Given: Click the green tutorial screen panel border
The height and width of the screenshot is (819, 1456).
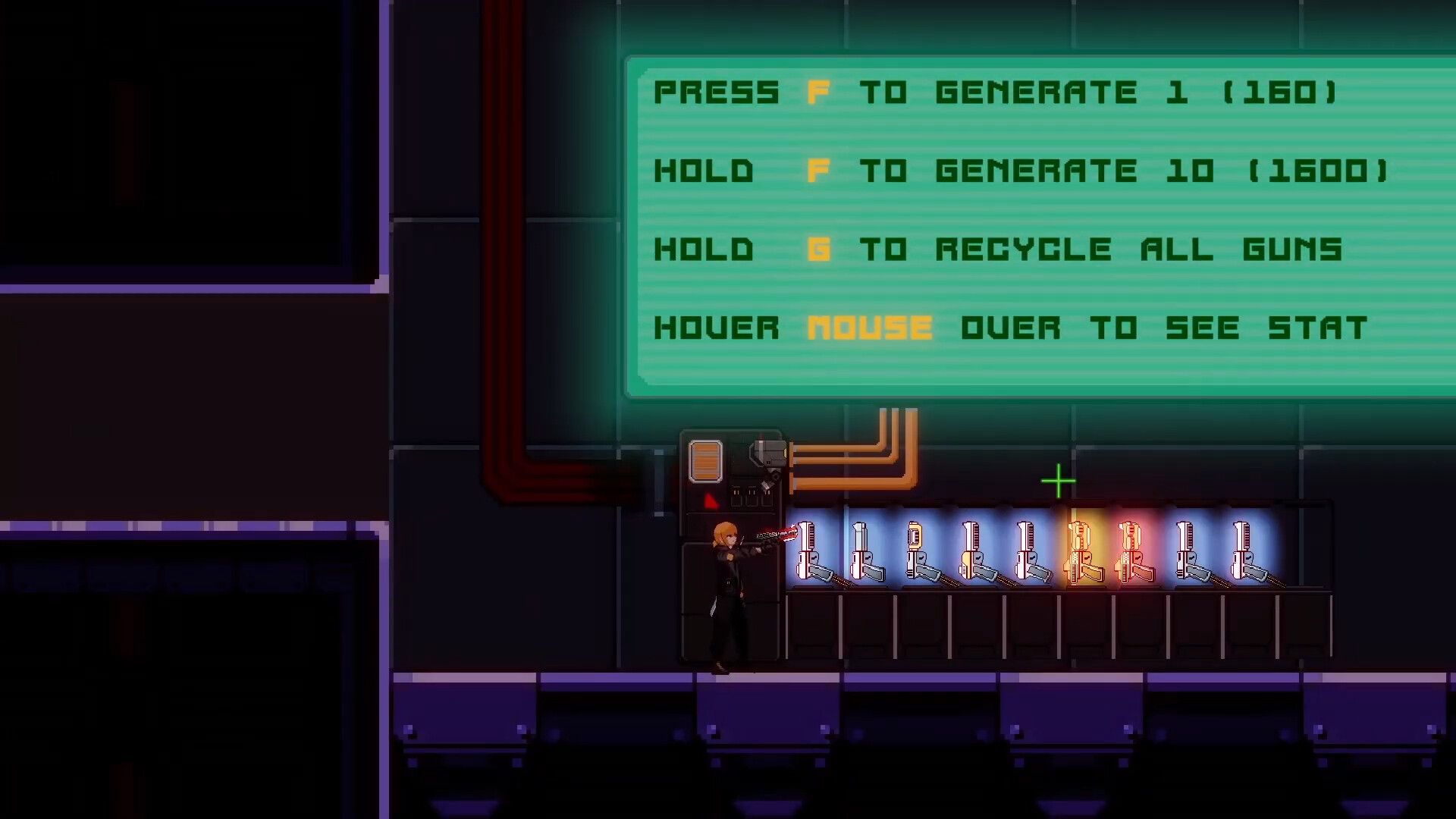Looking at the screenshot, I should (632, 227).
